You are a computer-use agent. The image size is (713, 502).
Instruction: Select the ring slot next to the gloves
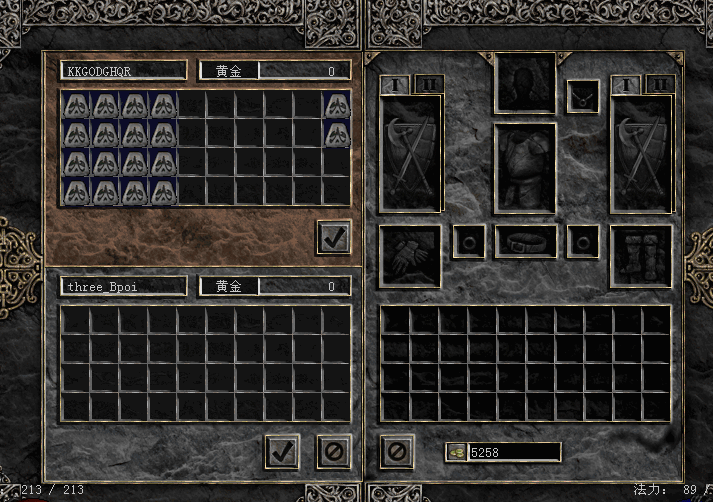[x=469, y=240]
